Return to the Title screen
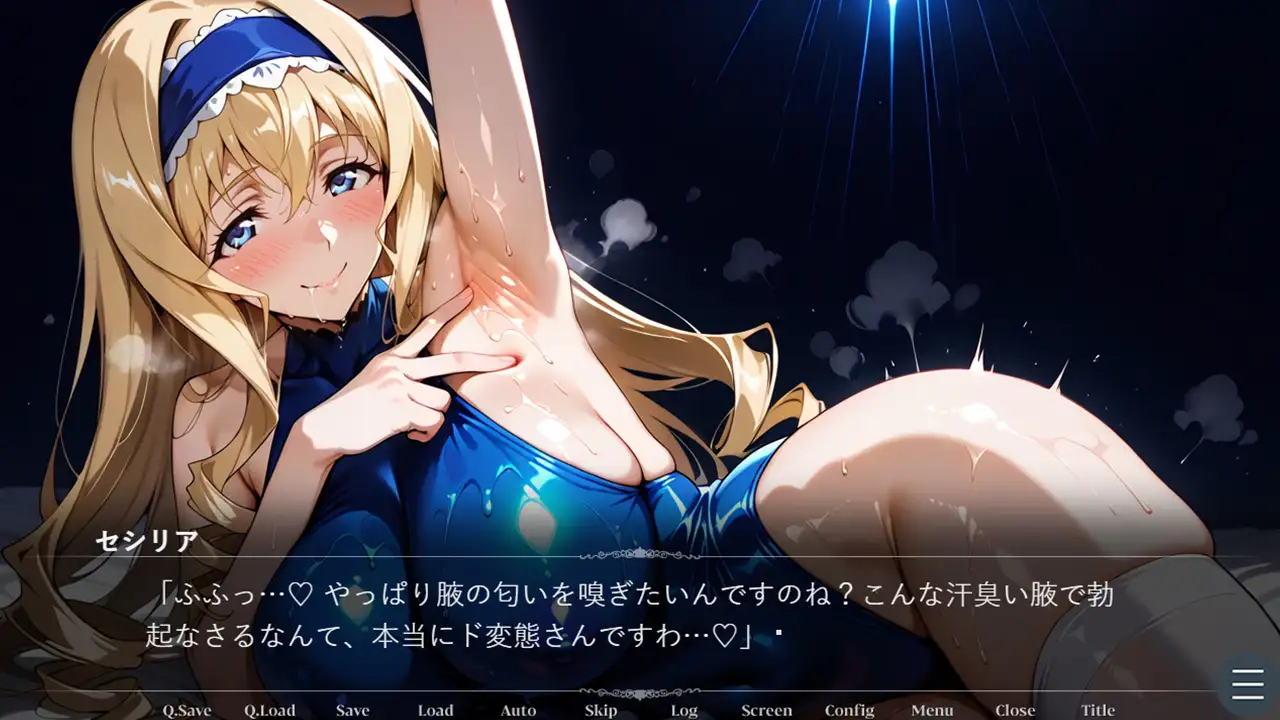Screen dimensions: 1280x720 tap(1097, 710)
